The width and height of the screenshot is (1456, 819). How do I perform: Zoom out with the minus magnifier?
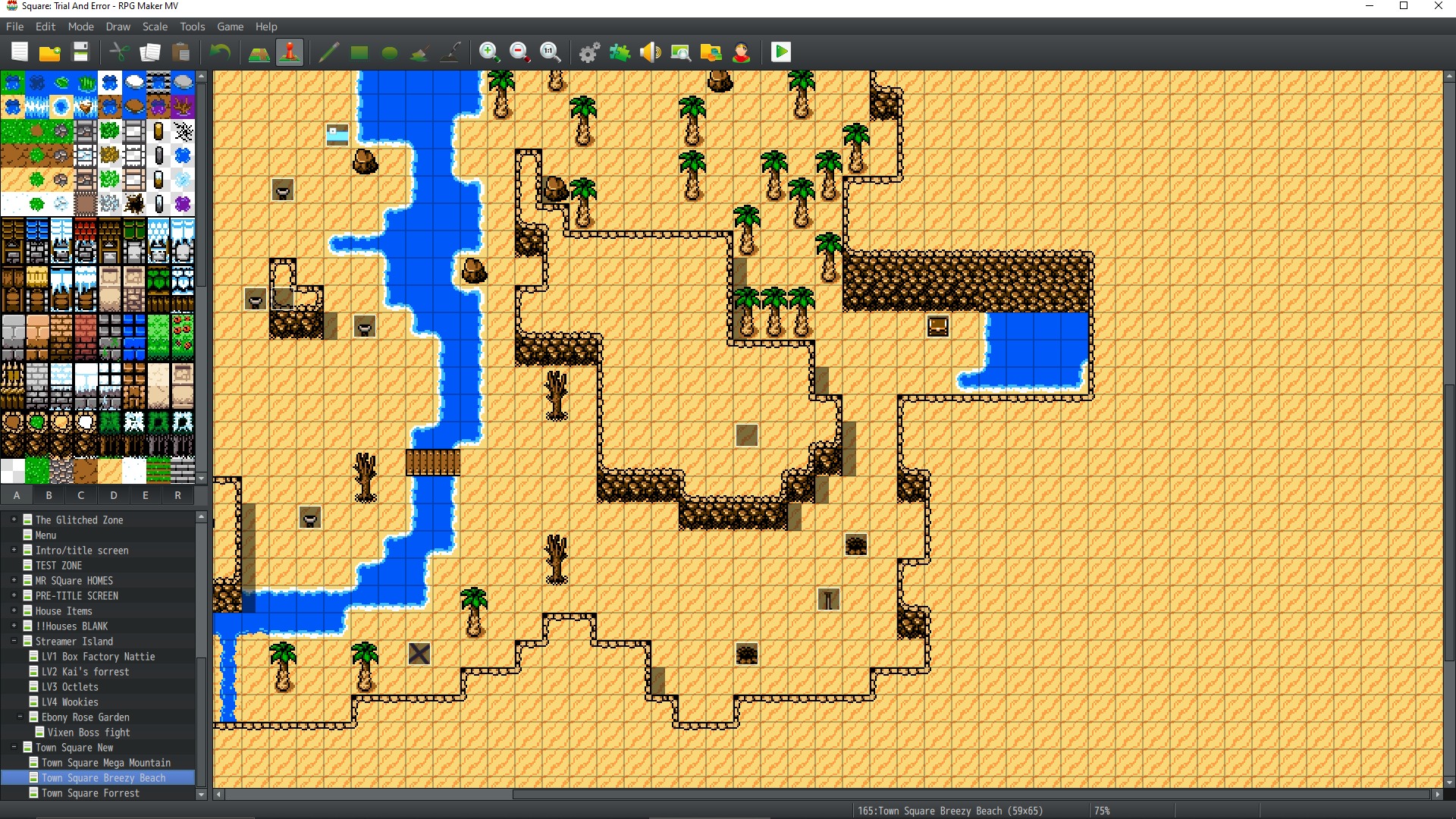[x=519, y=52]
